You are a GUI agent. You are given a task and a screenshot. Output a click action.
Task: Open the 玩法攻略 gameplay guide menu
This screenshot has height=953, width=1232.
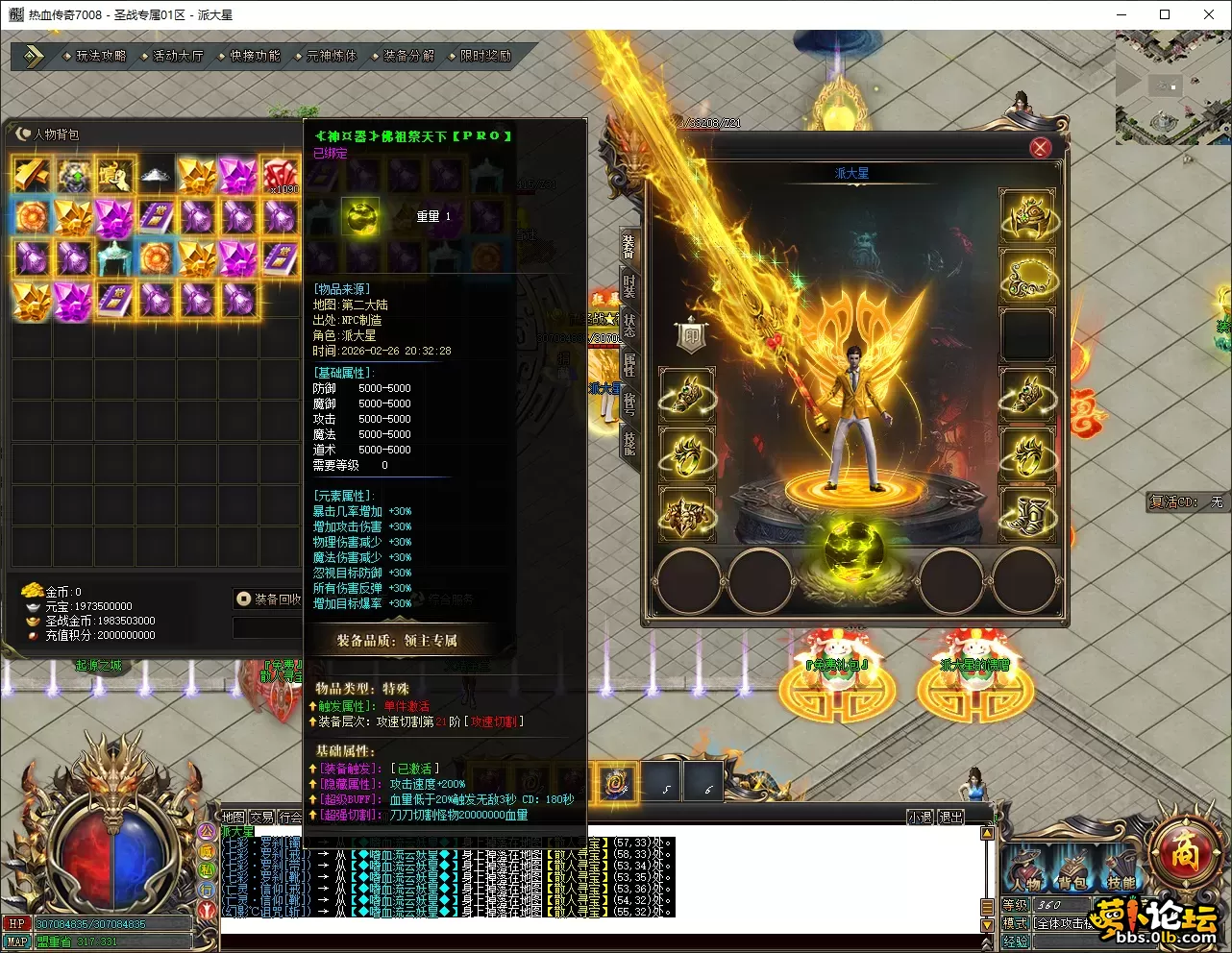[x=101, y=56]
